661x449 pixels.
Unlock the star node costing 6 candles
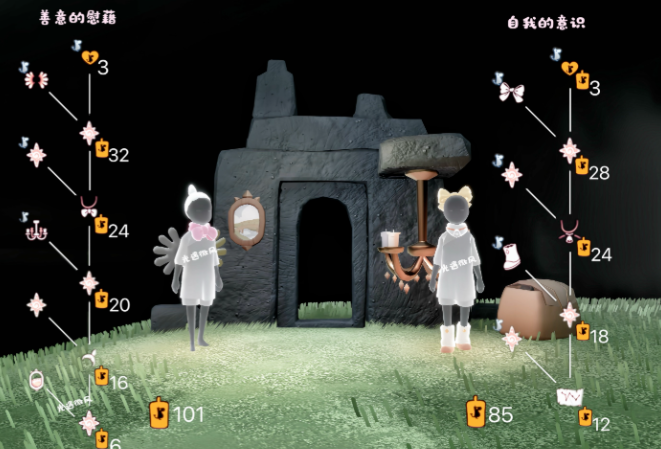89,423
